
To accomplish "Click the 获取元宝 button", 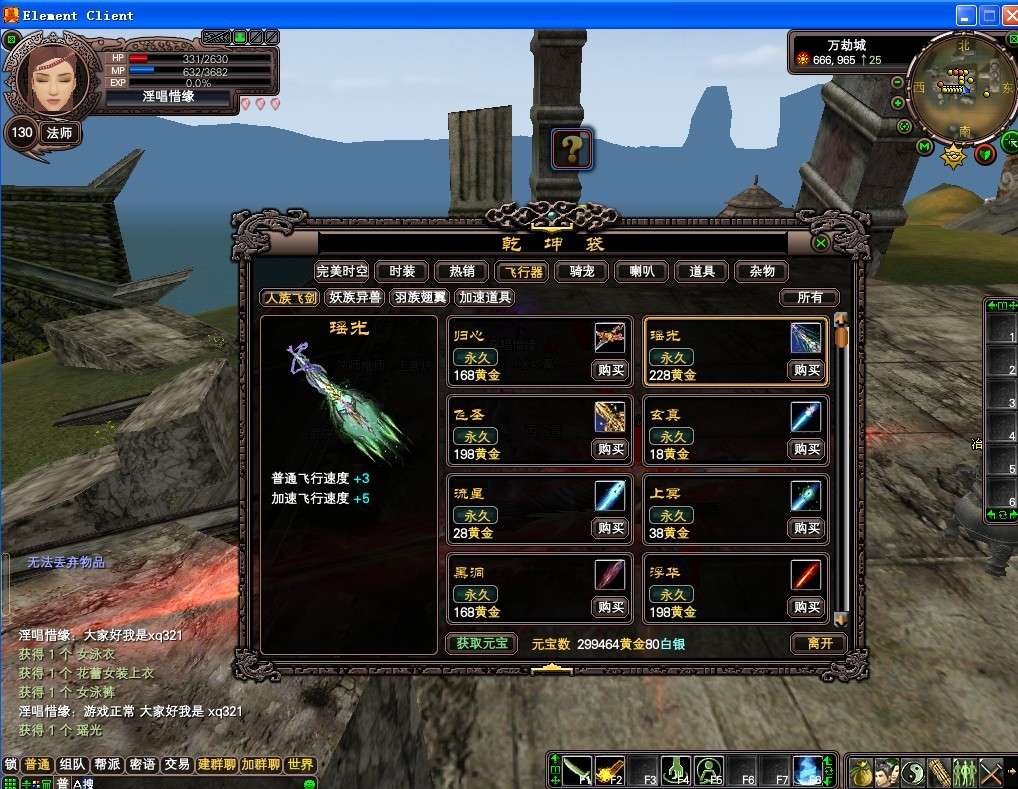I will coord(481,643).
